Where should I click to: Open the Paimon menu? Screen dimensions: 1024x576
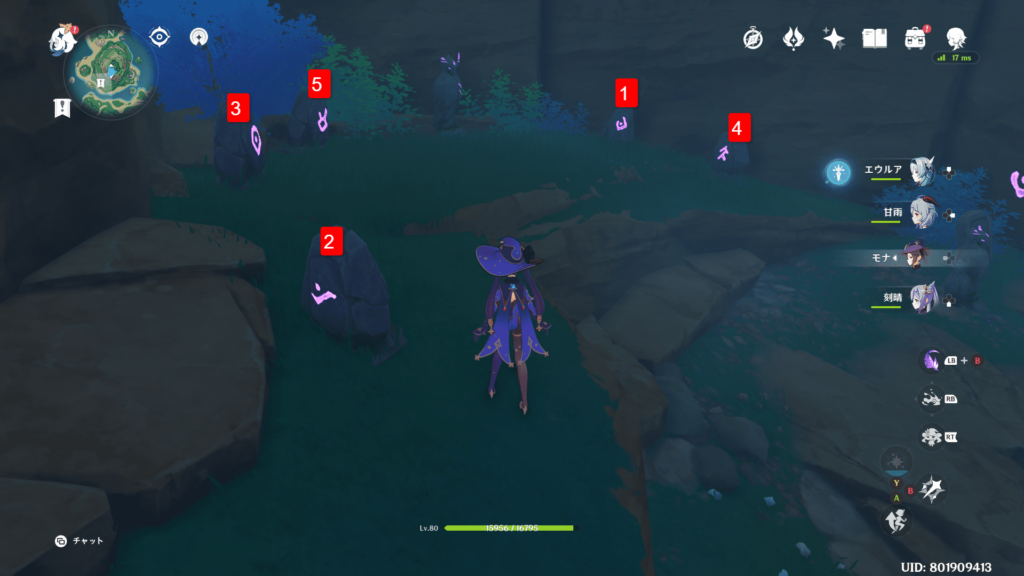tap(64, 42)
